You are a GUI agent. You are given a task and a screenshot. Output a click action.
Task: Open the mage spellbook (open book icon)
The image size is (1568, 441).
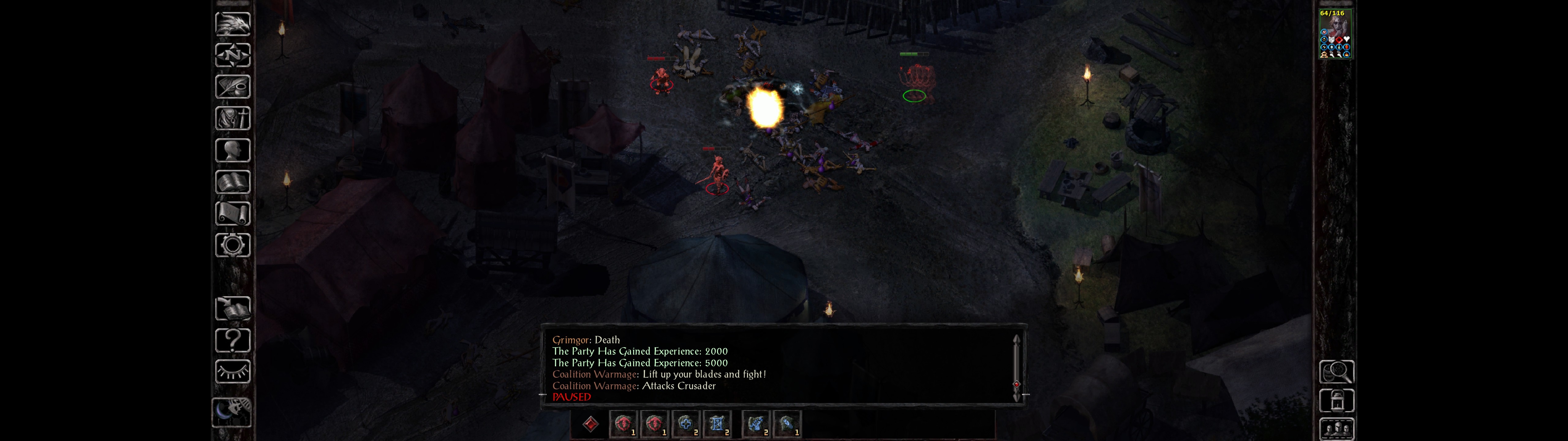(232, 182)
